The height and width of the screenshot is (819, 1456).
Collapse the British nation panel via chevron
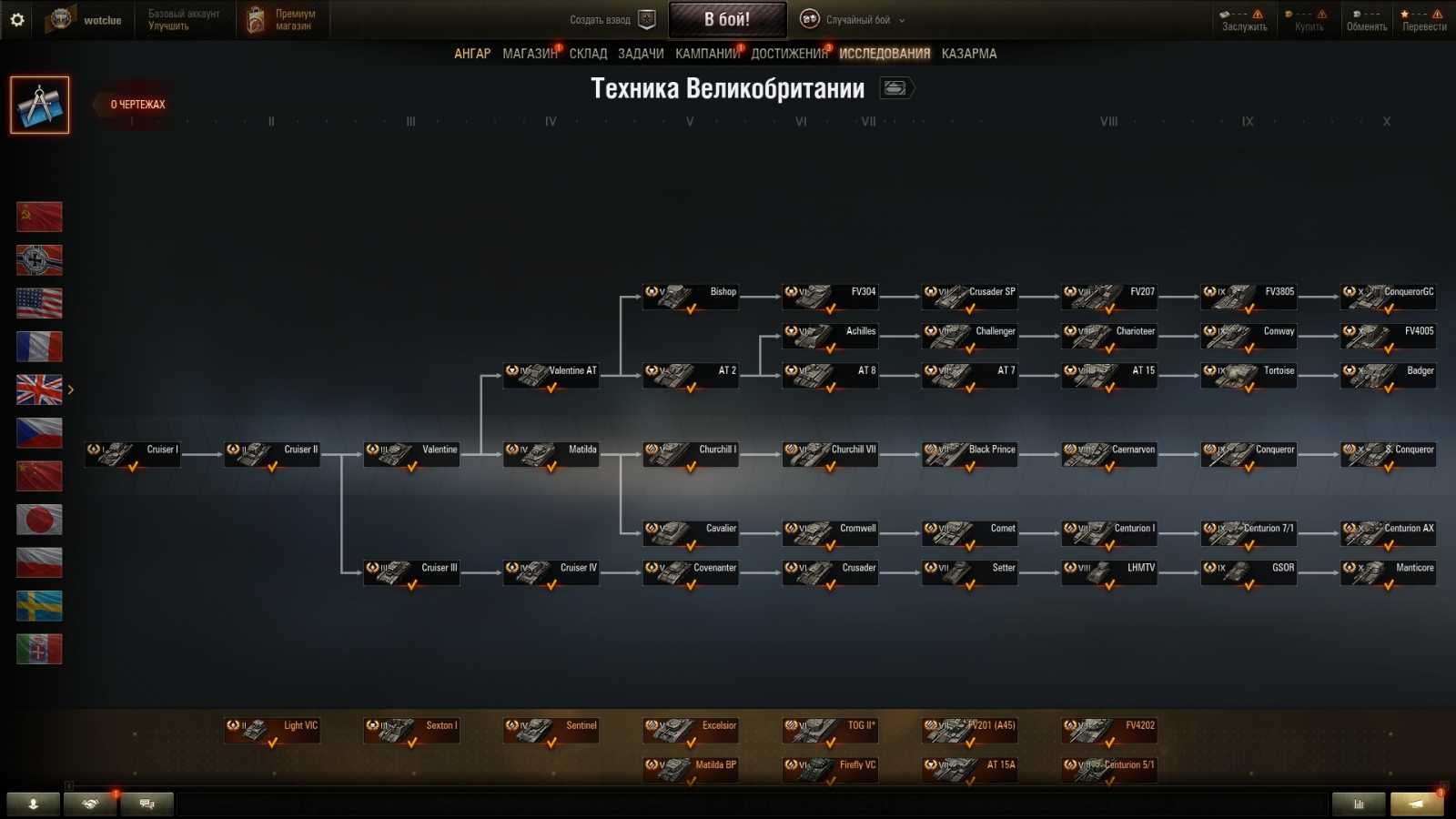[x=71, y=389]
